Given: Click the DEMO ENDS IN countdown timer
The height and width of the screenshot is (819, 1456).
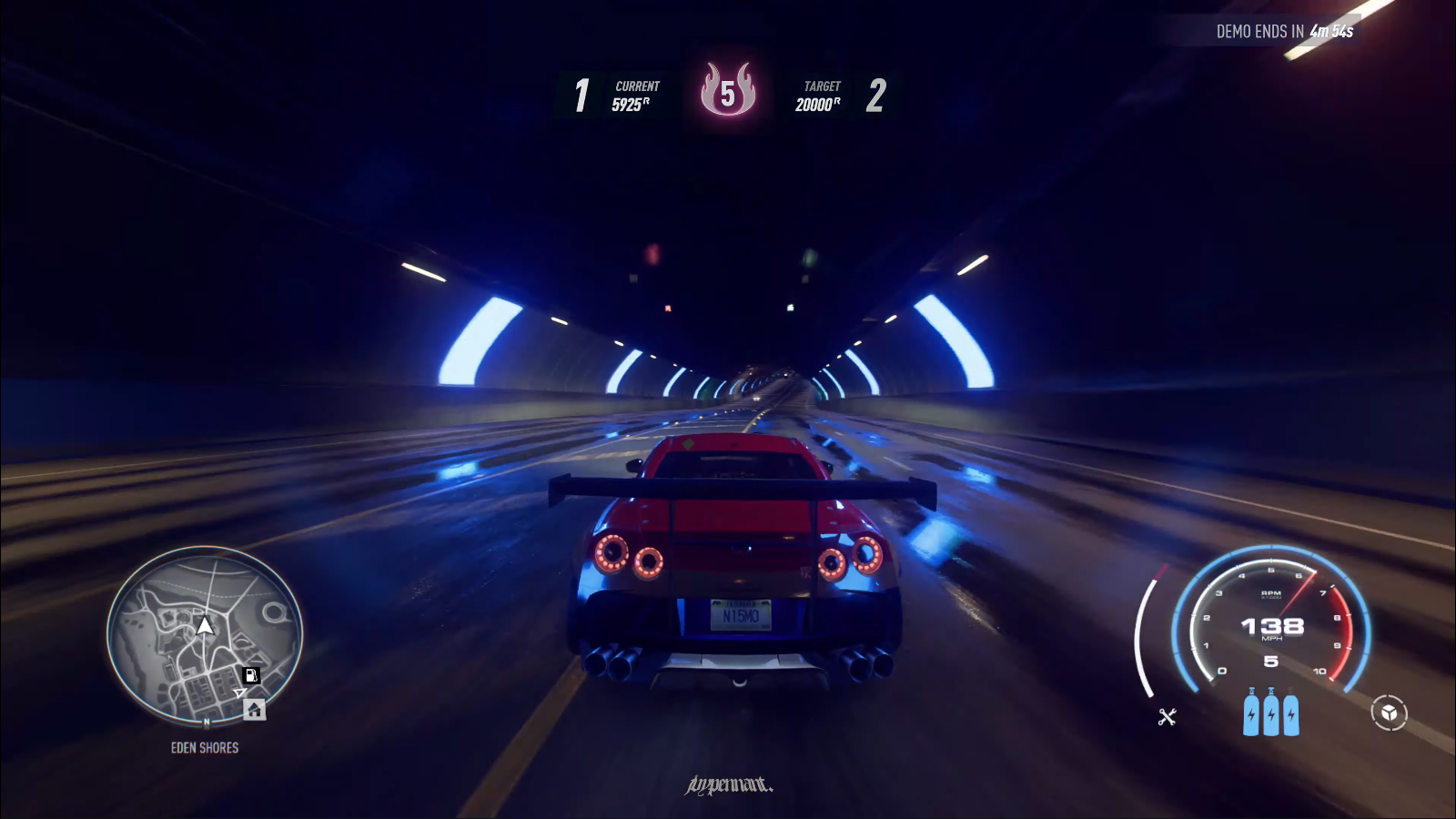Looking at the screenshot, I should pos(1283,28).
